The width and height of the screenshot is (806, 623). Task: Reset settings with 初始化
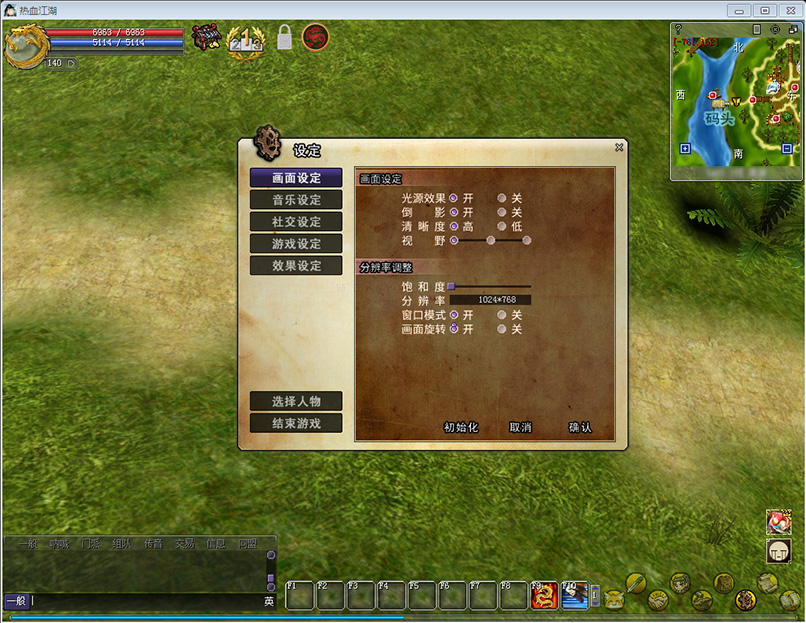pos(461,427)
